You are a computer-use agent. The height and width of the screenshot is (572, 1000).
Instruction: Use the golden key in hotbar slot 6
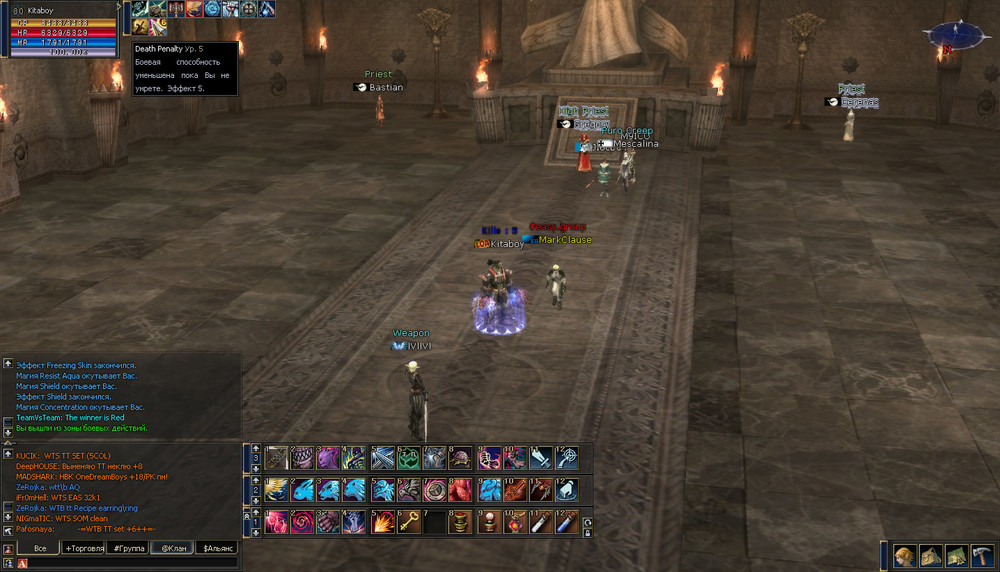[x=408, y=522]
